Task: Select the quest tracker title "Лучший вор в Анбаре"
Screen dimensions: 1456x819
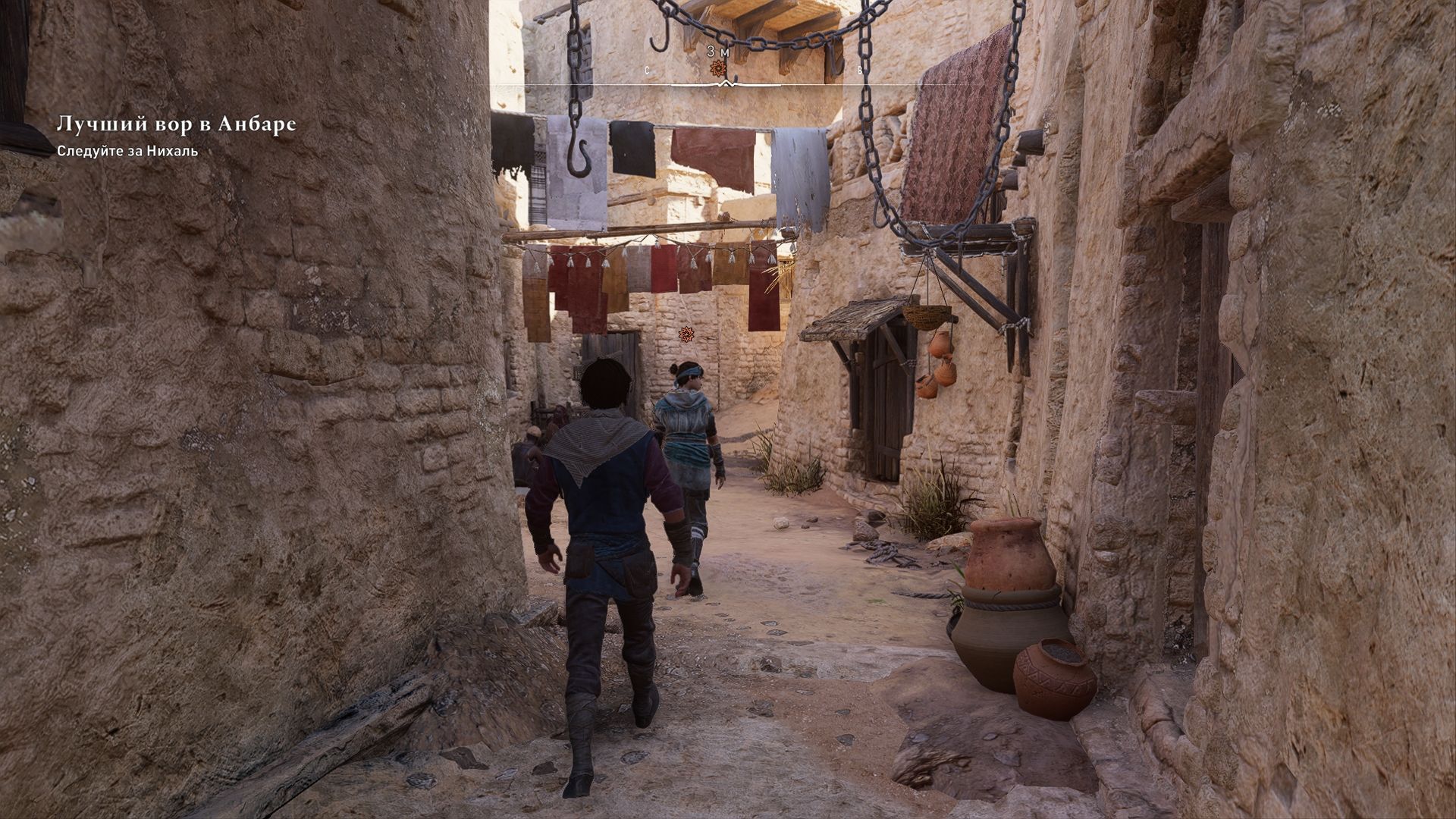Action: pos(176,125)
